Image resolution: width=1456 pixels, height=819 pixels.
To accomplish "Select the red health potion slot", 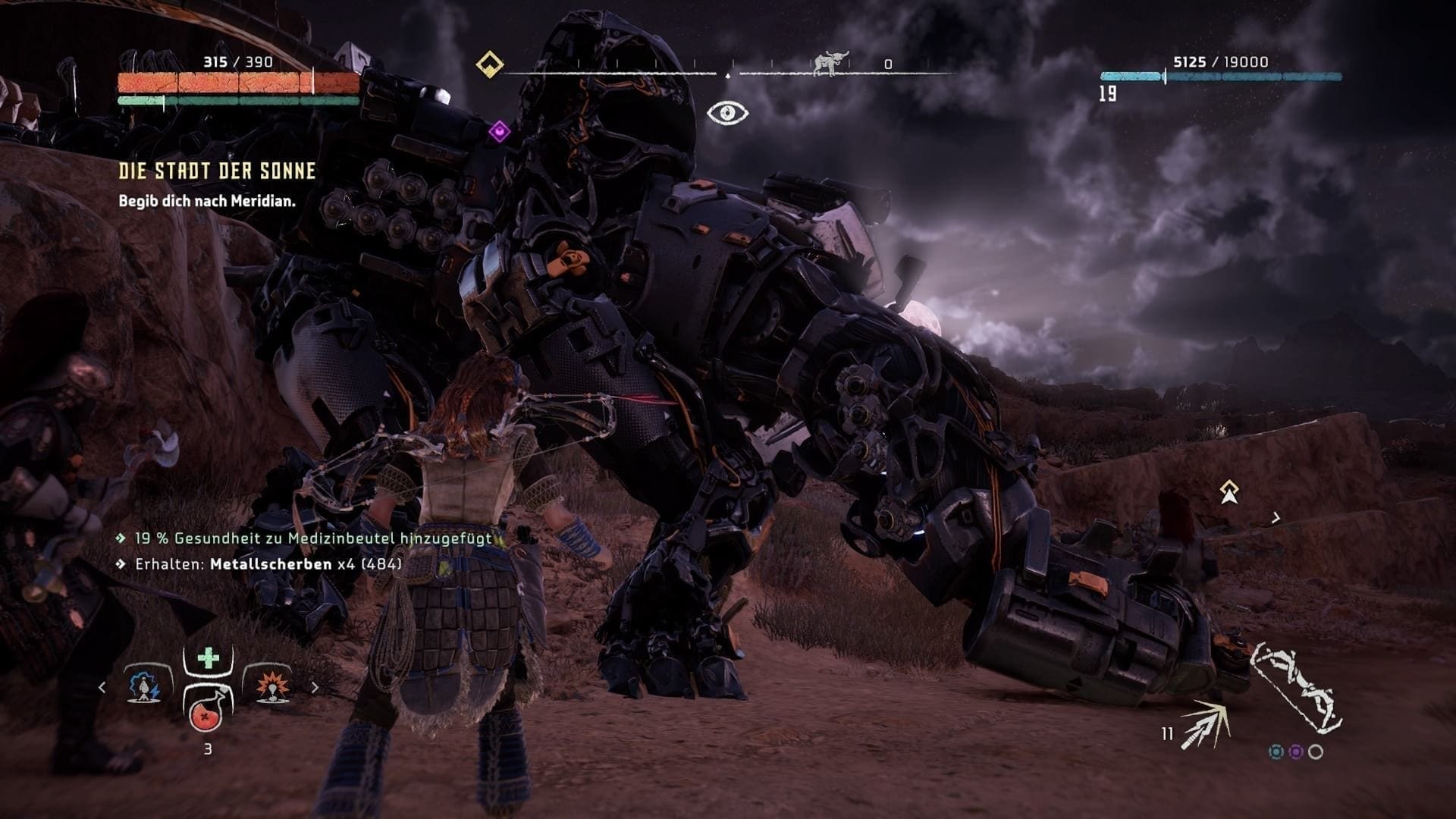I will 206,711.
